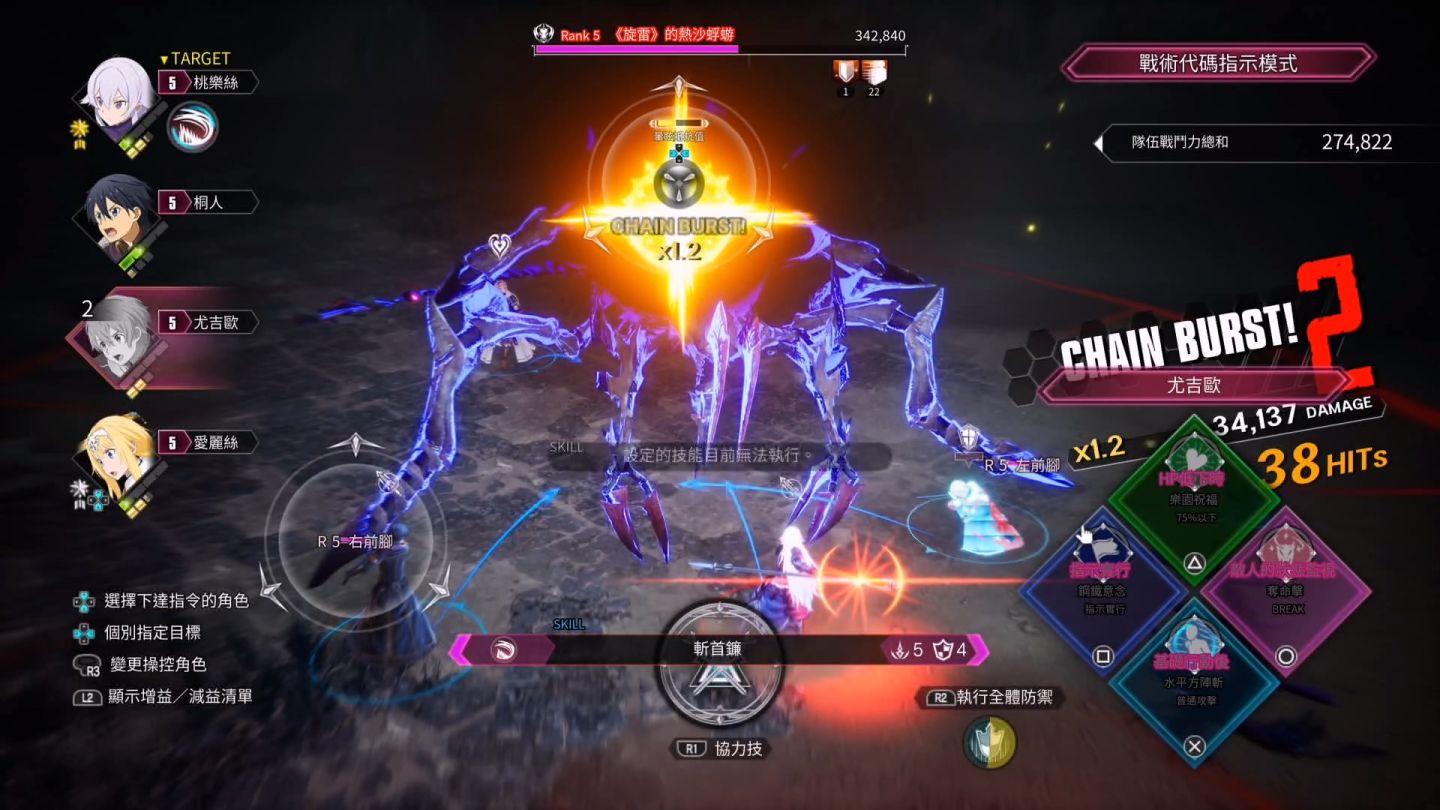Select the enemy's central lock-on marker
Image resolution: width=1440 pixels, height=810 pixels.
(679, 184)
